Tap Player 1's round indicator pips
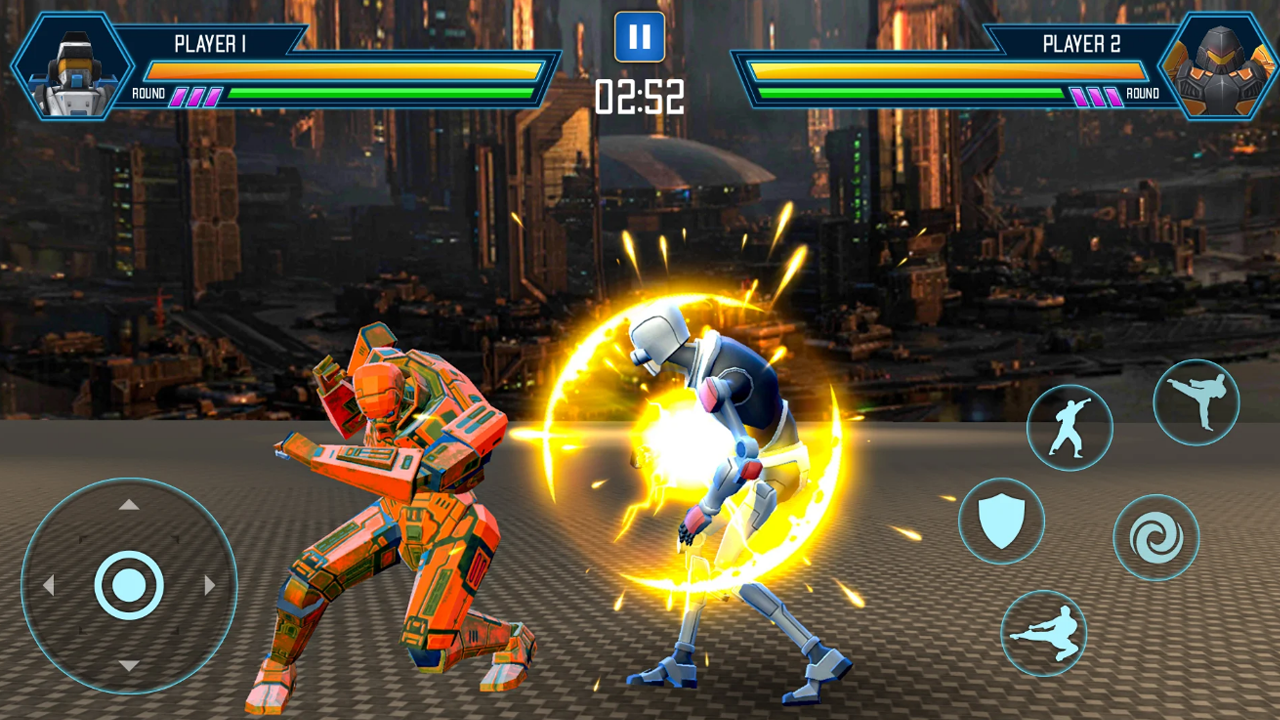Image resolution: width=1280 pixels, height=720 pixels. pyautogui.click(x=199, y=95)
